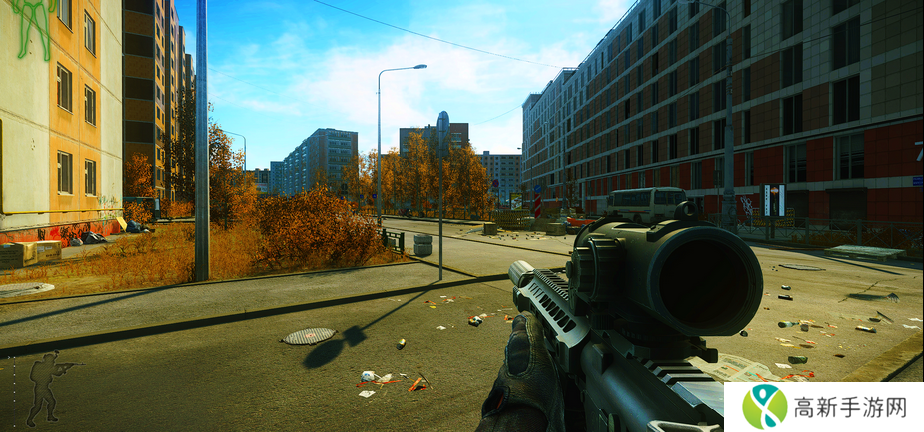Click the green body health silhouette
924x432 pixels.
point(32,22)
